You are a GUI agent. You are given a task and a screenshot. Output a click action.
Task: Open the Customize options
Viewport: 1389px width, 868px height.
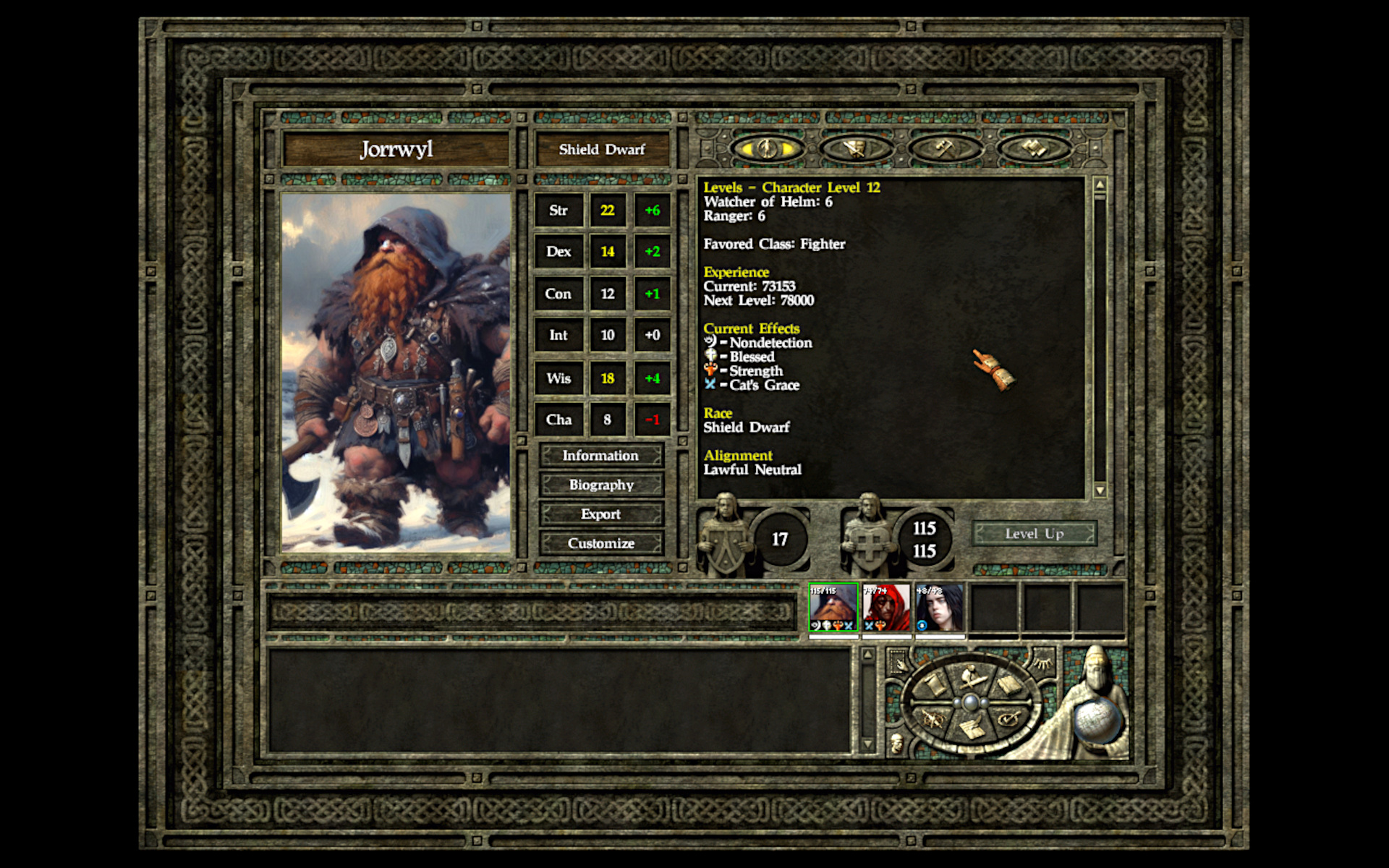coord(600,543)
